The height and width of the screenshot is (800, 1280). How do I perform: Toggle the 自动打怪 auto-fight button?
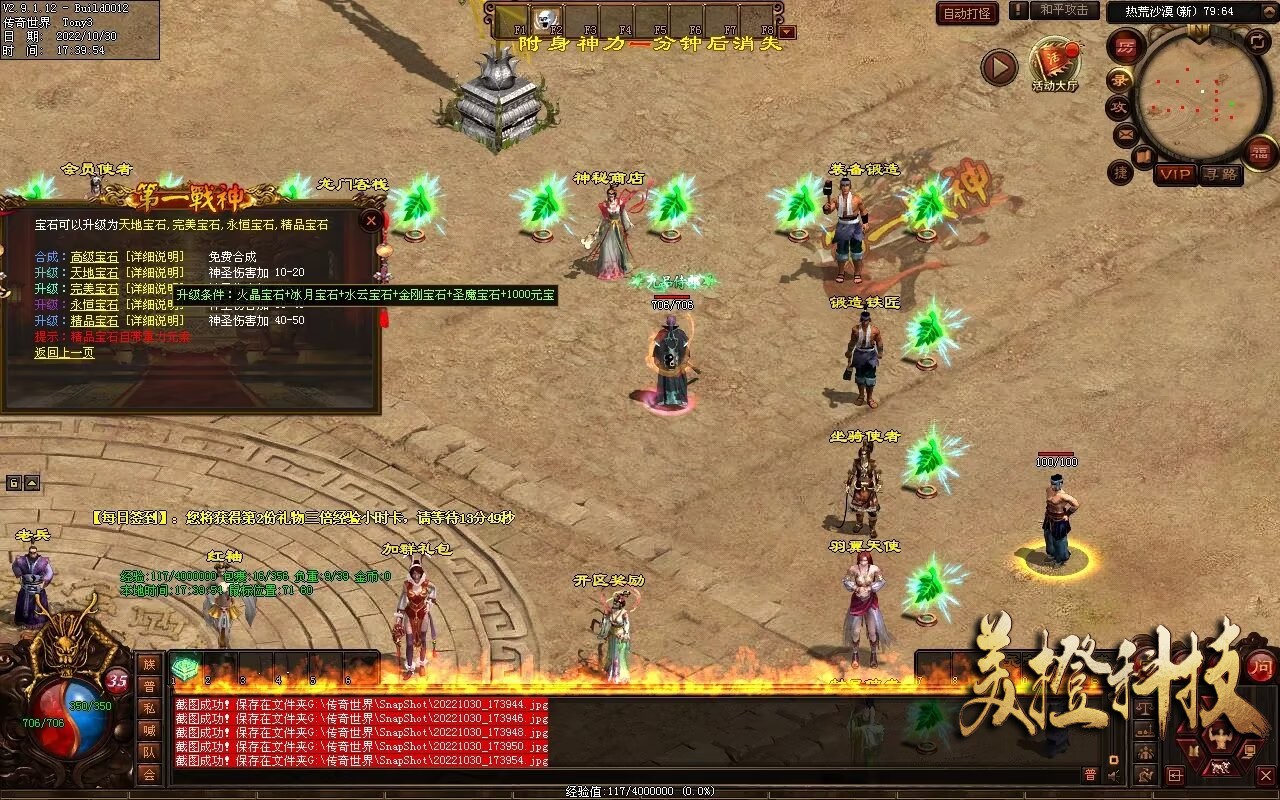coord(967,13)
